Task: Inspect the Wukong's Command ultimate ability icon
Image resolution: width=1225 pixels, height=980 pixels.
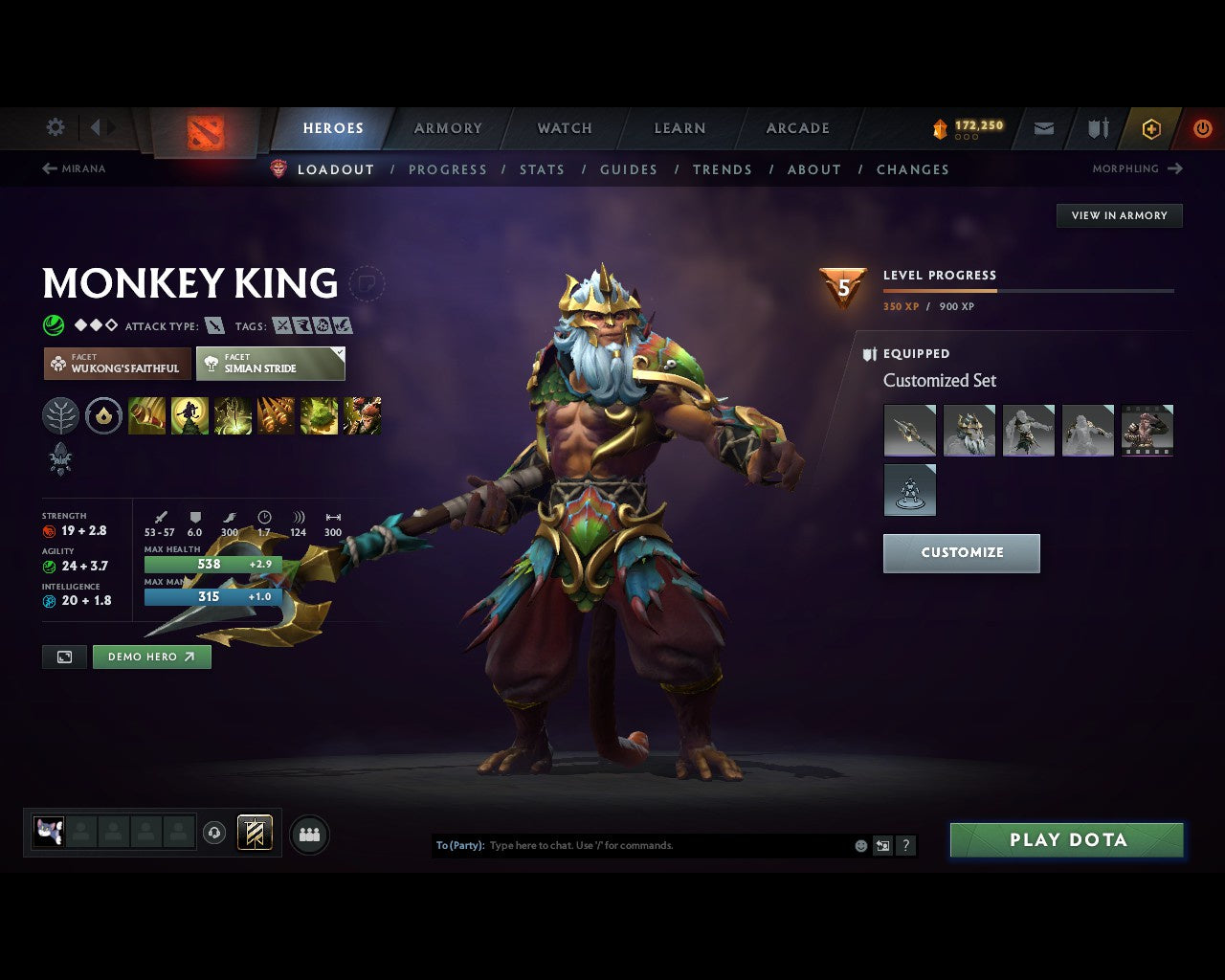Action: tap(364, 415)
